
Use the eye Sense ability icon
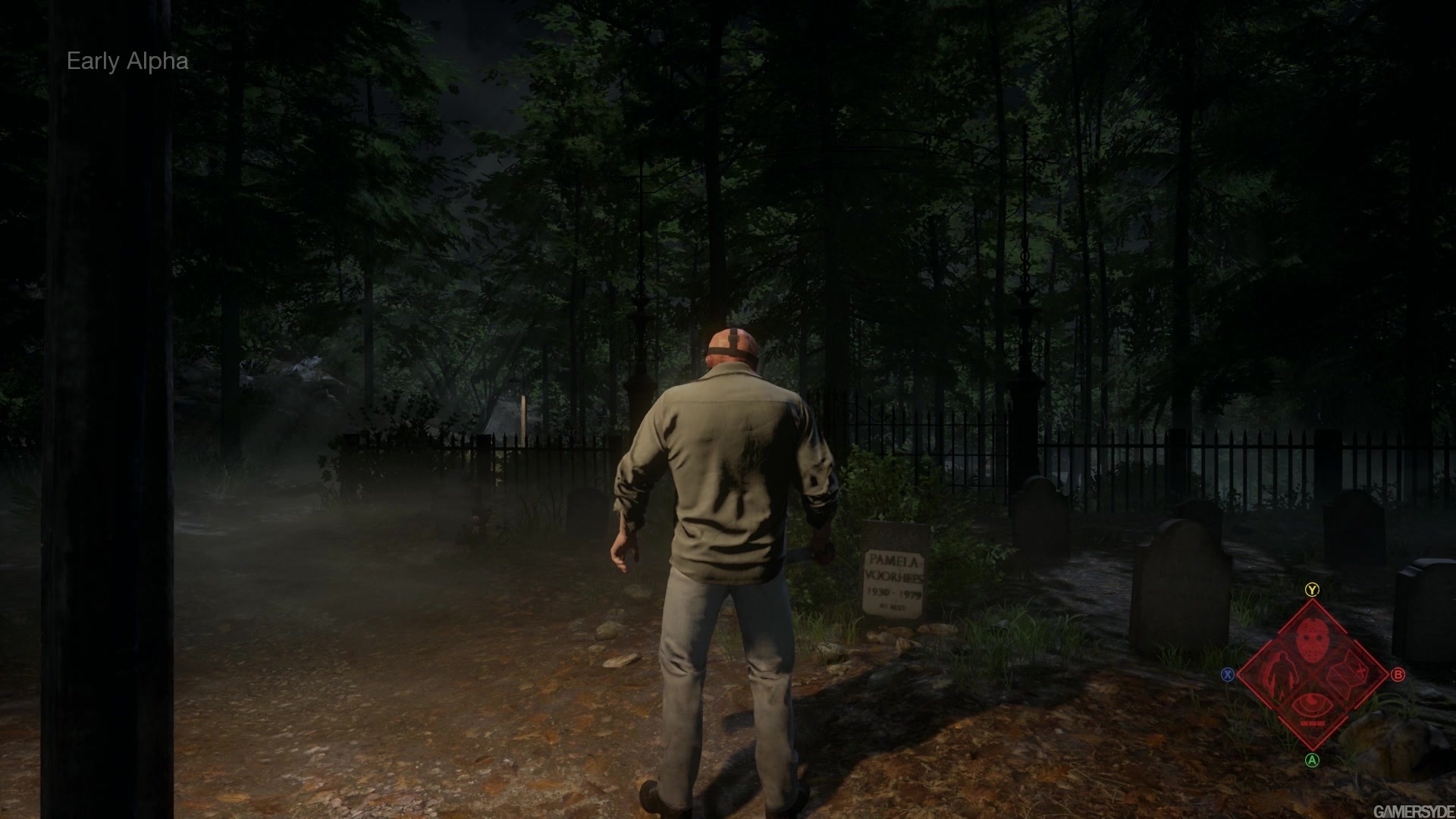pos(1312,706)
